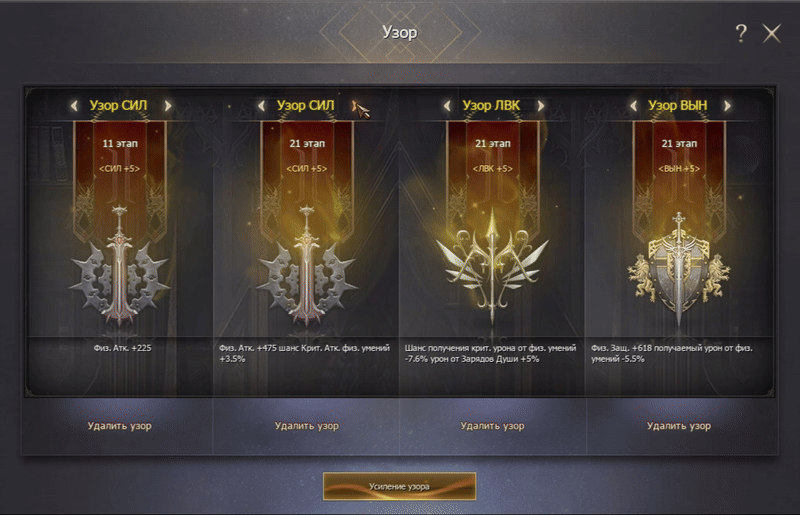Switch Узор ЛВК to previous pattern
800x515 pixels.
pyautogui.click(x=446, y=104)
